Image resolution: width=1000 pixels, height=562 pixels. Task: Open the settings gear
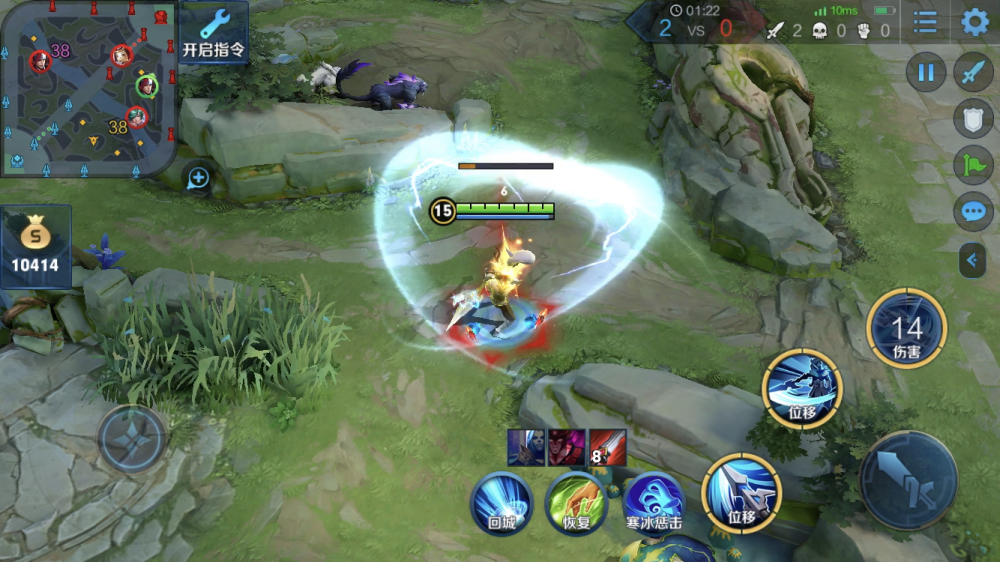pyautogui.click(x=974, y=22)
